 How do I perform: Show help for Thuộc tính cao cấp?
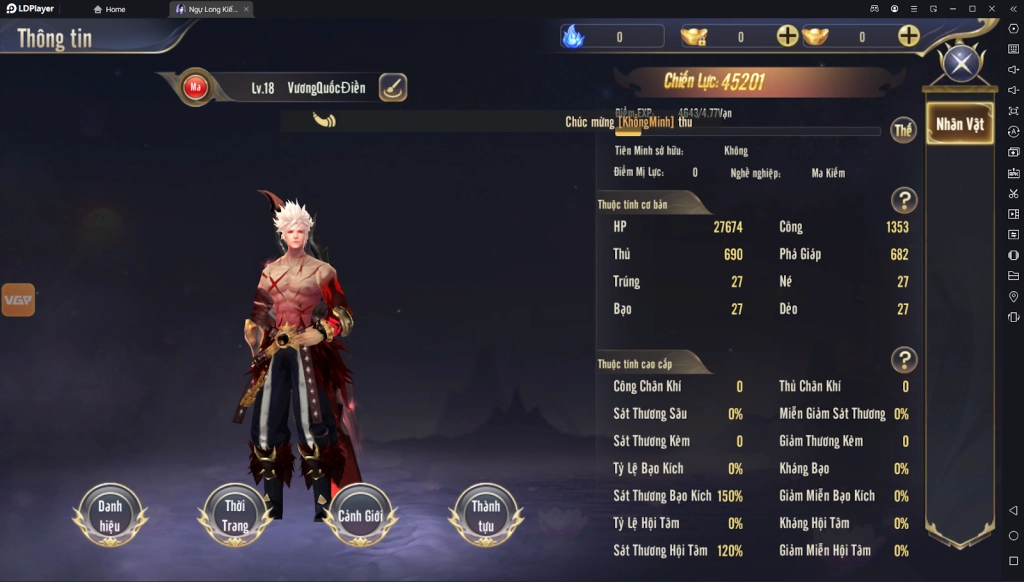[x=903, y=359]
